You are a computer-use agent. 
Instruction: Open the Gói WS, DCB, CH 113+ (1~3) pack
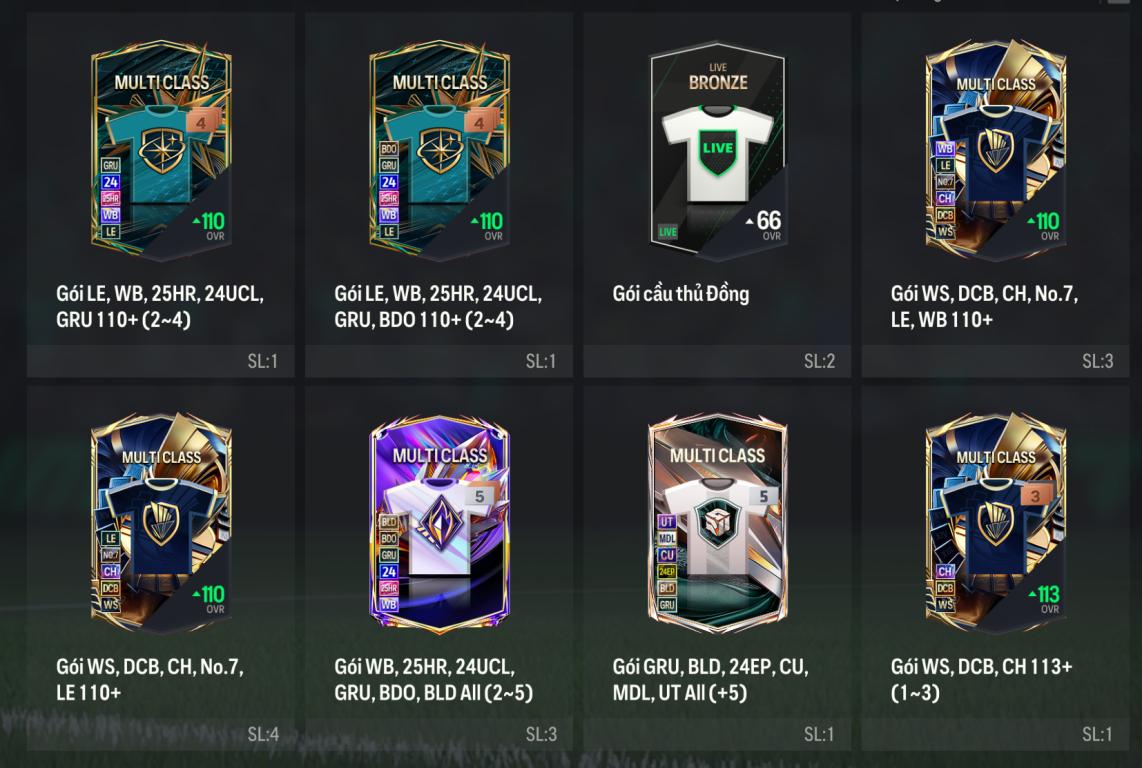(x=995, y=523)
